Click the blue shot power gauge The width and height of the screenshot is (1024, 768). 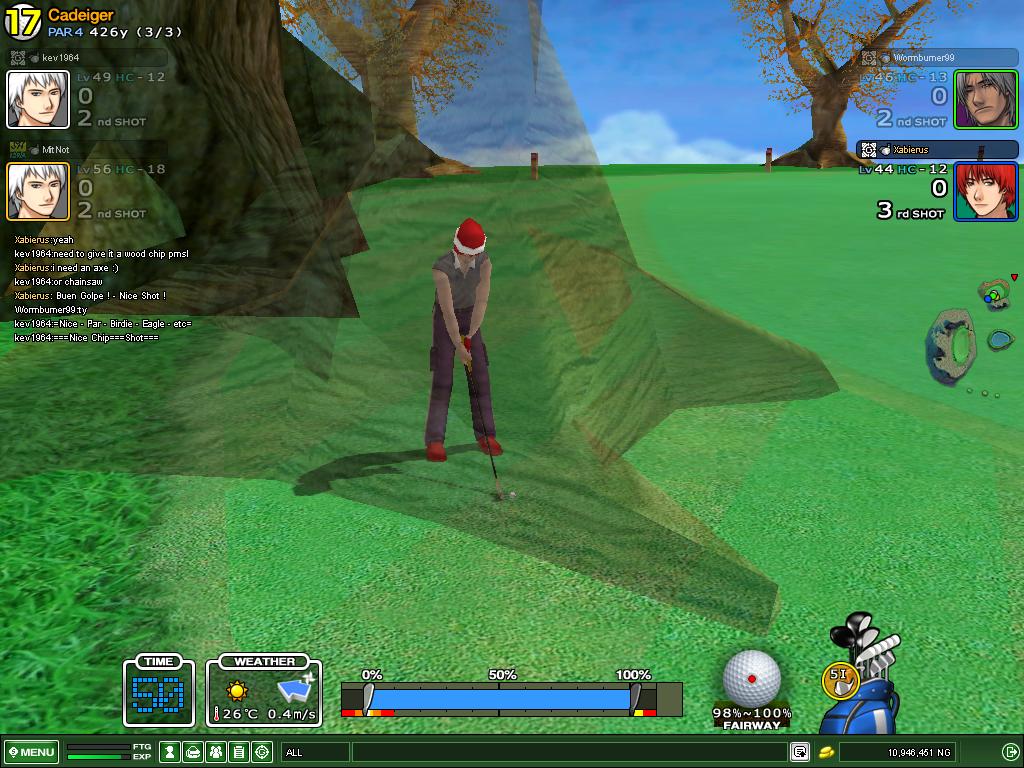tap(500, 698)
